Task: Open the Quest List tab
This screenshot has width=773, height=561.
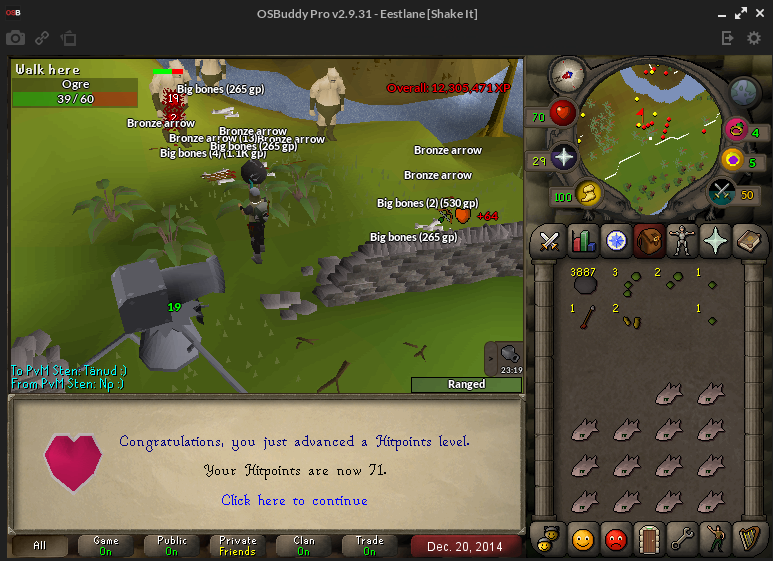Action: pos(615,240)
